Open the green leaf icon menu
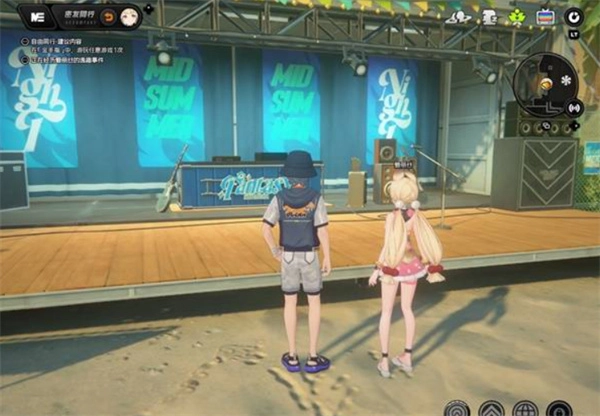Image resolution: width=600 pixels, height=416 pixels. (517, 17)
